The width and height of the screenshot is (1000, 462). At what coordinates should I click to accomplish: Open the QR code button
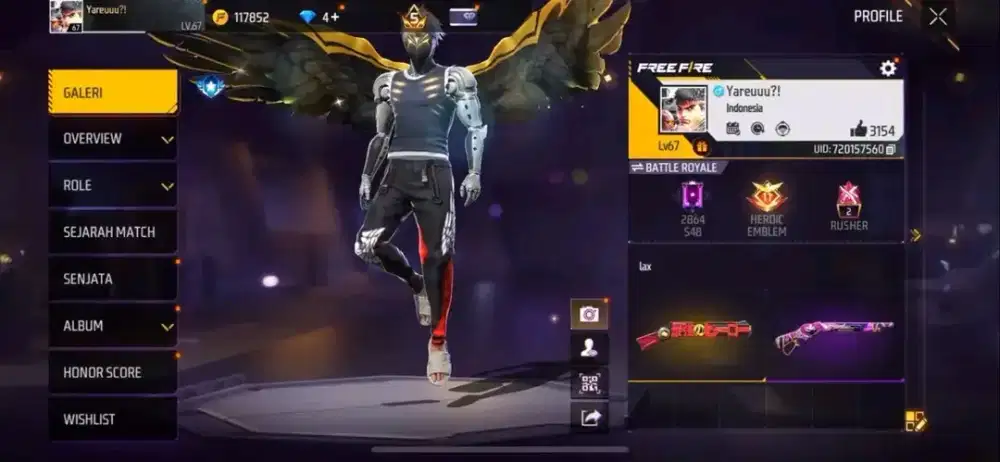pyautogui.click(x=589, y=383)
